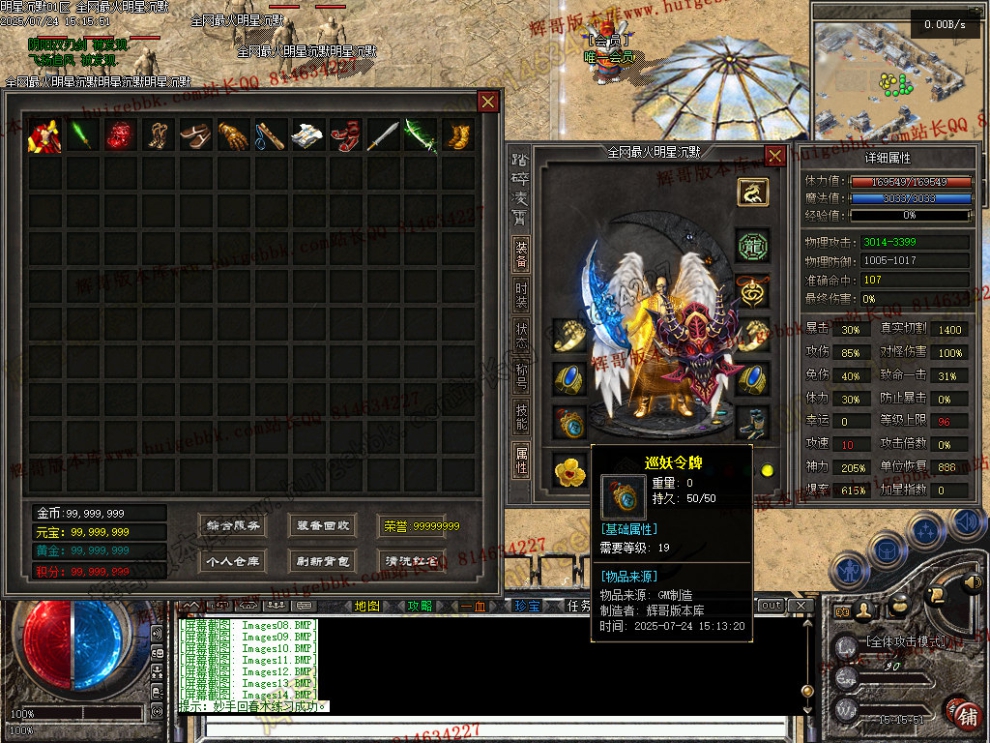This screenshot has width=990, height=743.
Task: Open the 综合服务 services button
Action: tap(232, 526)
